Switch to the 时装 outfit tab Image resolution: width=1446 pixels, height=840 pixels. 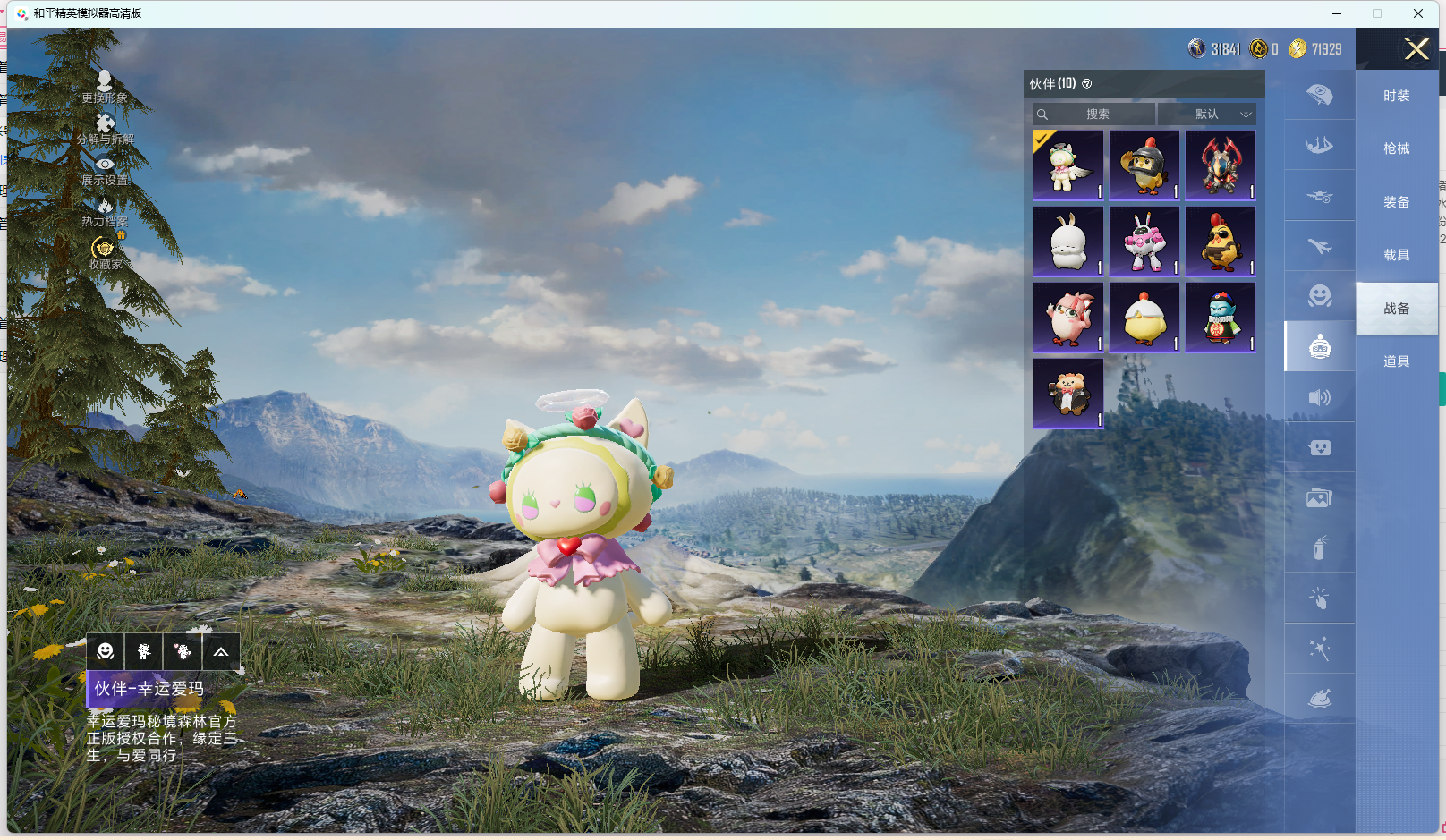tap(1396, 96)
